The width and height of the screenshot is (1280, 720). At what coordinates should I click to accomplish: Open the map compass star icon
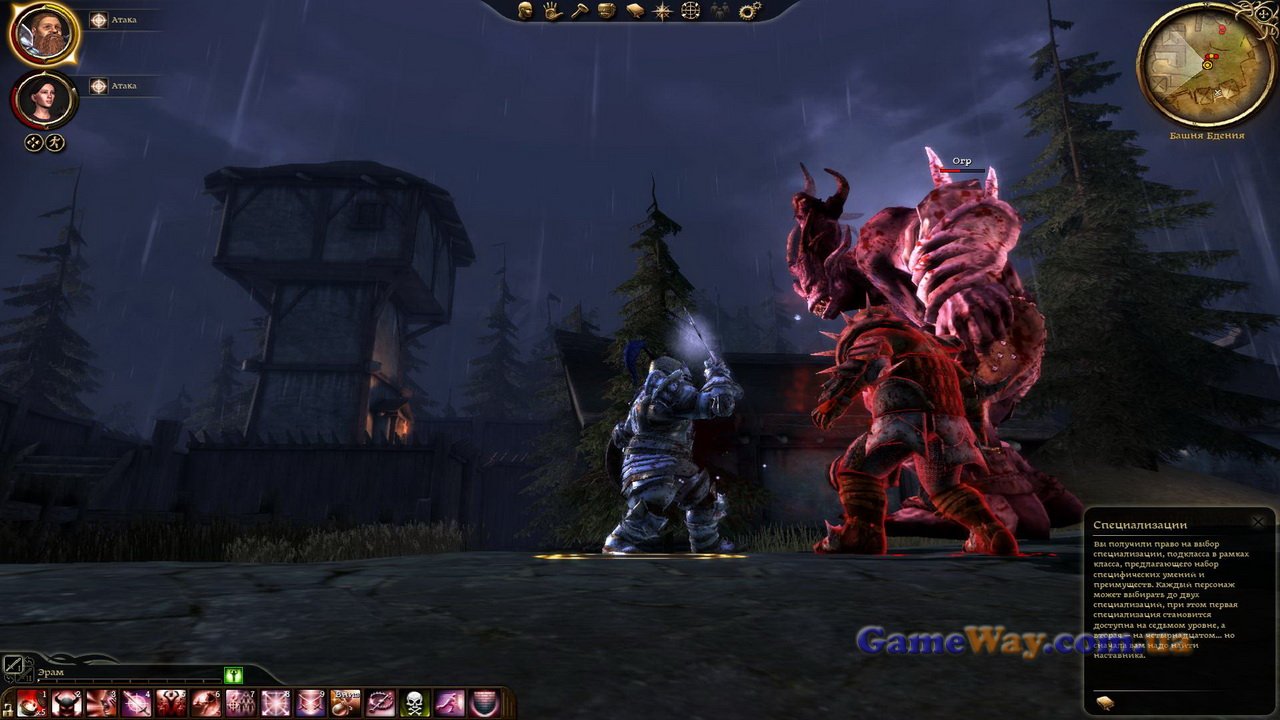tap(662, 11)
